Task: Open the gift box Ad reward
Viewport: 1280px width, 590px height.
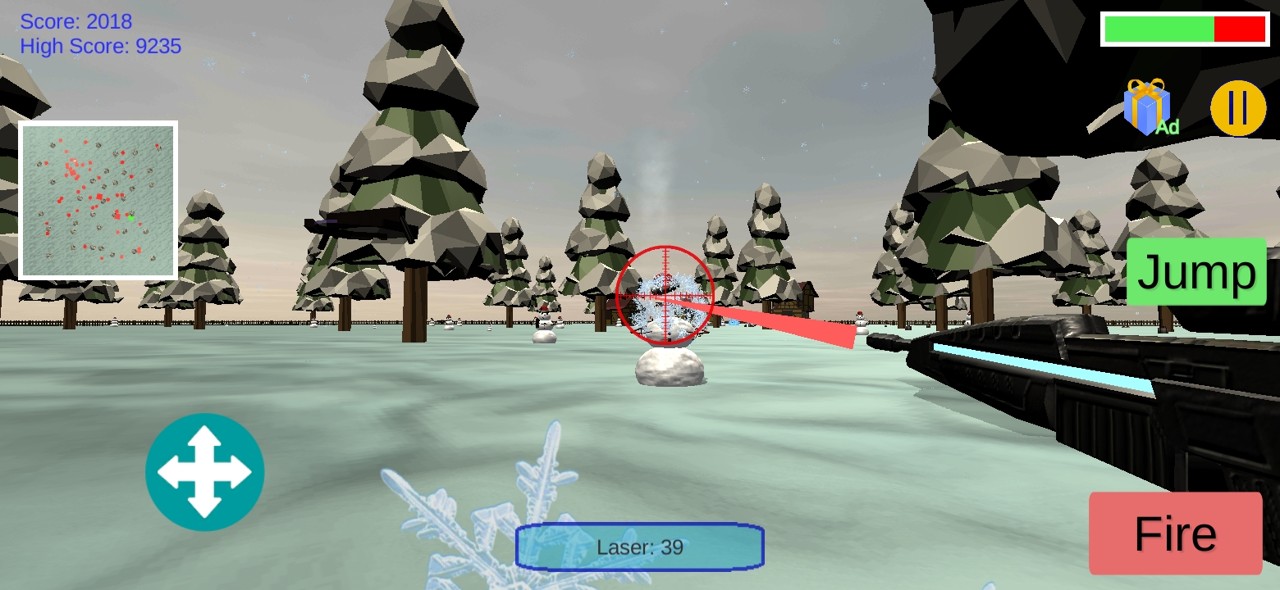Action: tap(1147, 108)
